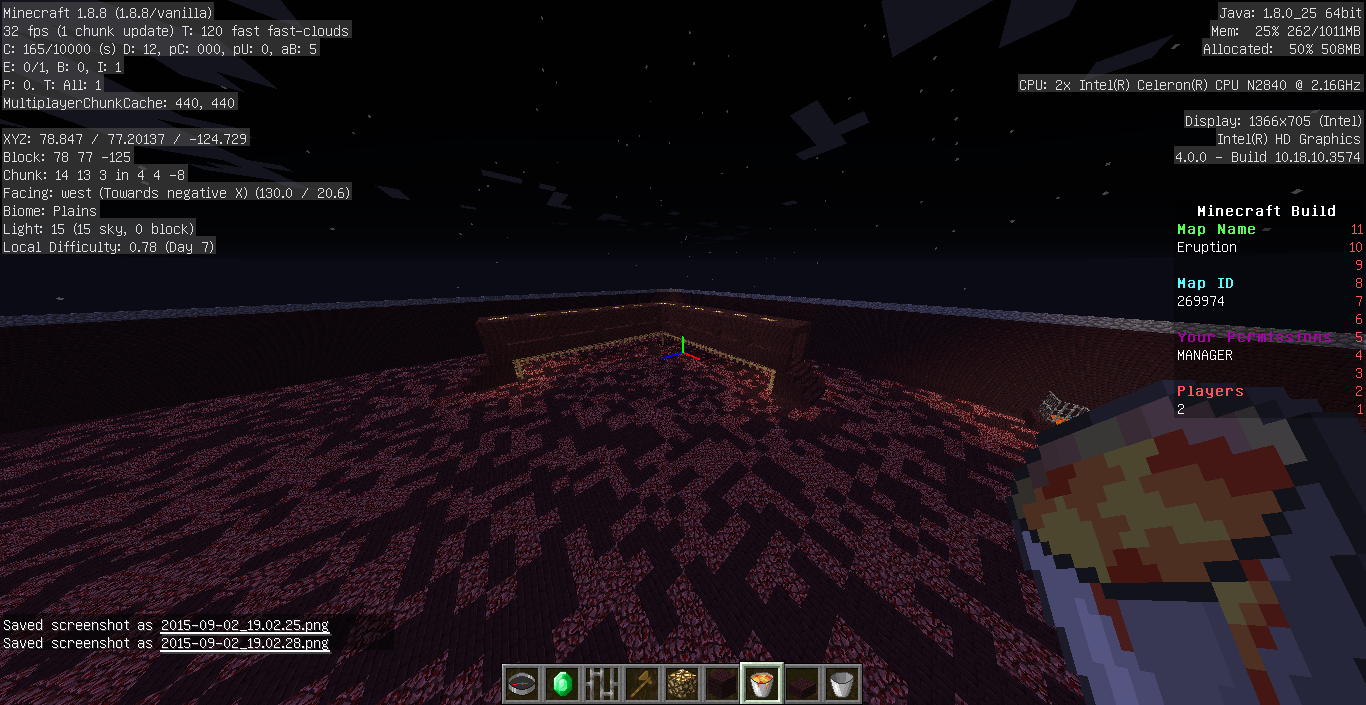Screen dimensions: 1366x705
Task: Select the lava bucket hotbar slot
Action: pyautogui.click(x=763, y=684)
